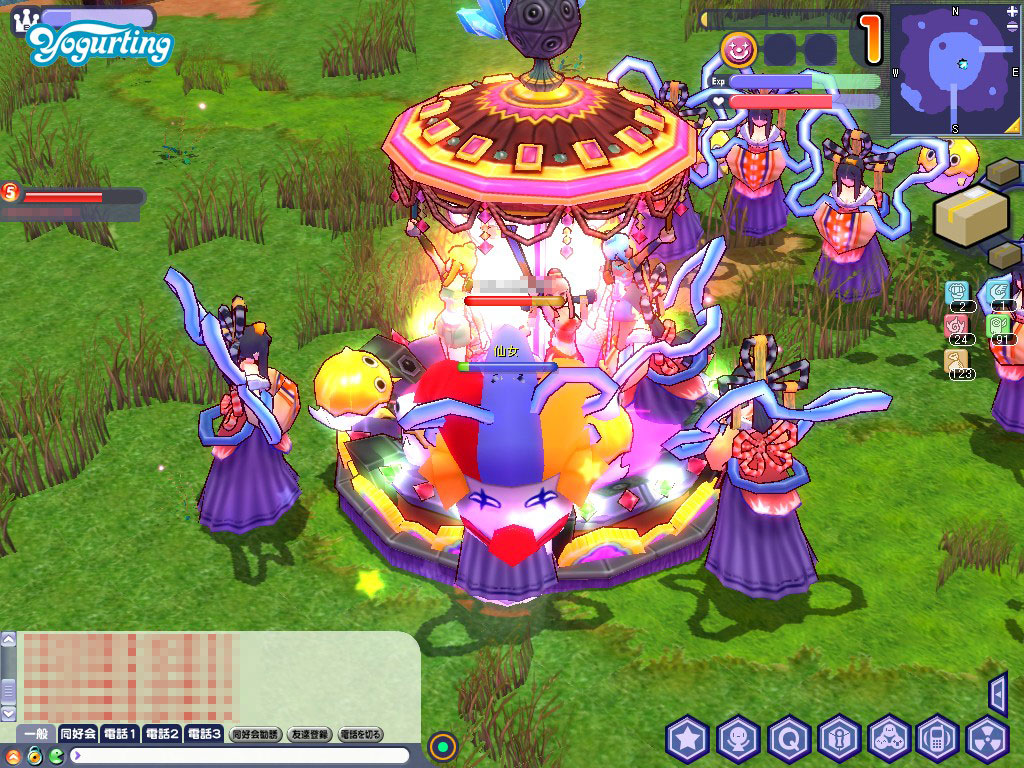Screen dimensions: 1024x768
Task: Click the 同好会勧誘 button
Action: [x=255, y=734]
